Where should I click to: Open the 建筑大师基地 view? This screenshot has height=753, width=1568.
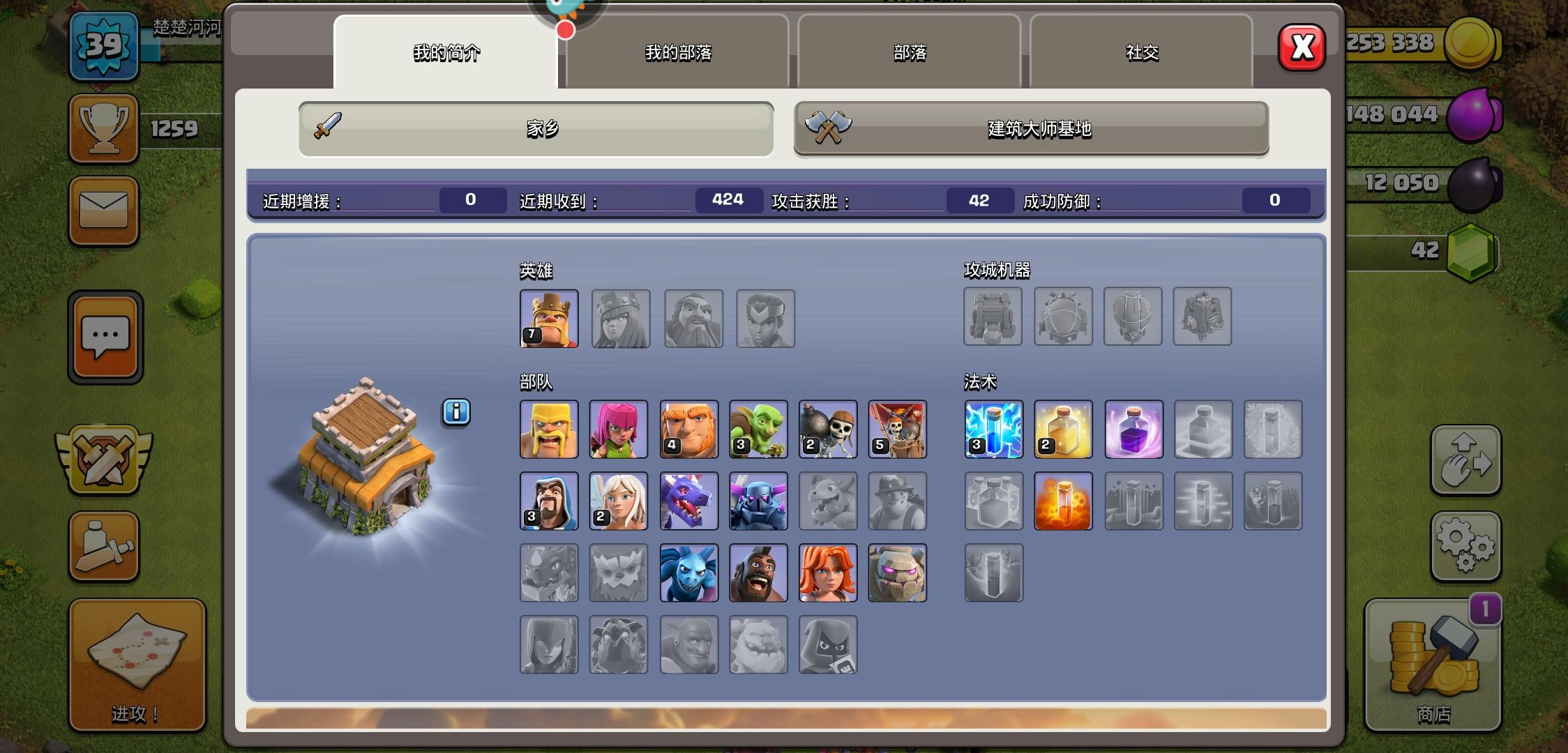[x=1031, y=129]
